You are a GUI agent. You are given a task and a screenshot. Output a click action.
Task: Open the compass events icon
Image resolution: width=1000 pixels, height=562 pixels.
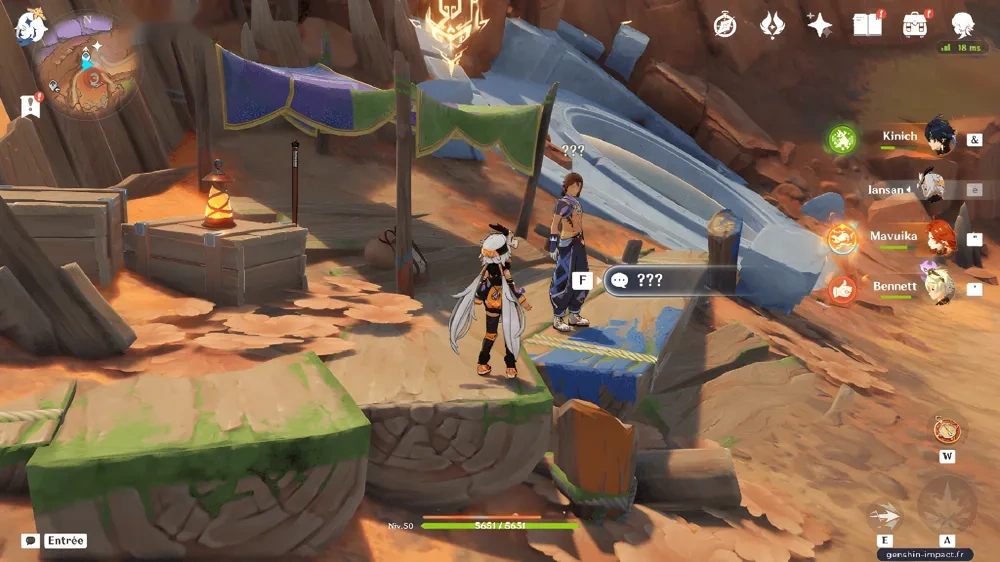[x=725, y=25]
